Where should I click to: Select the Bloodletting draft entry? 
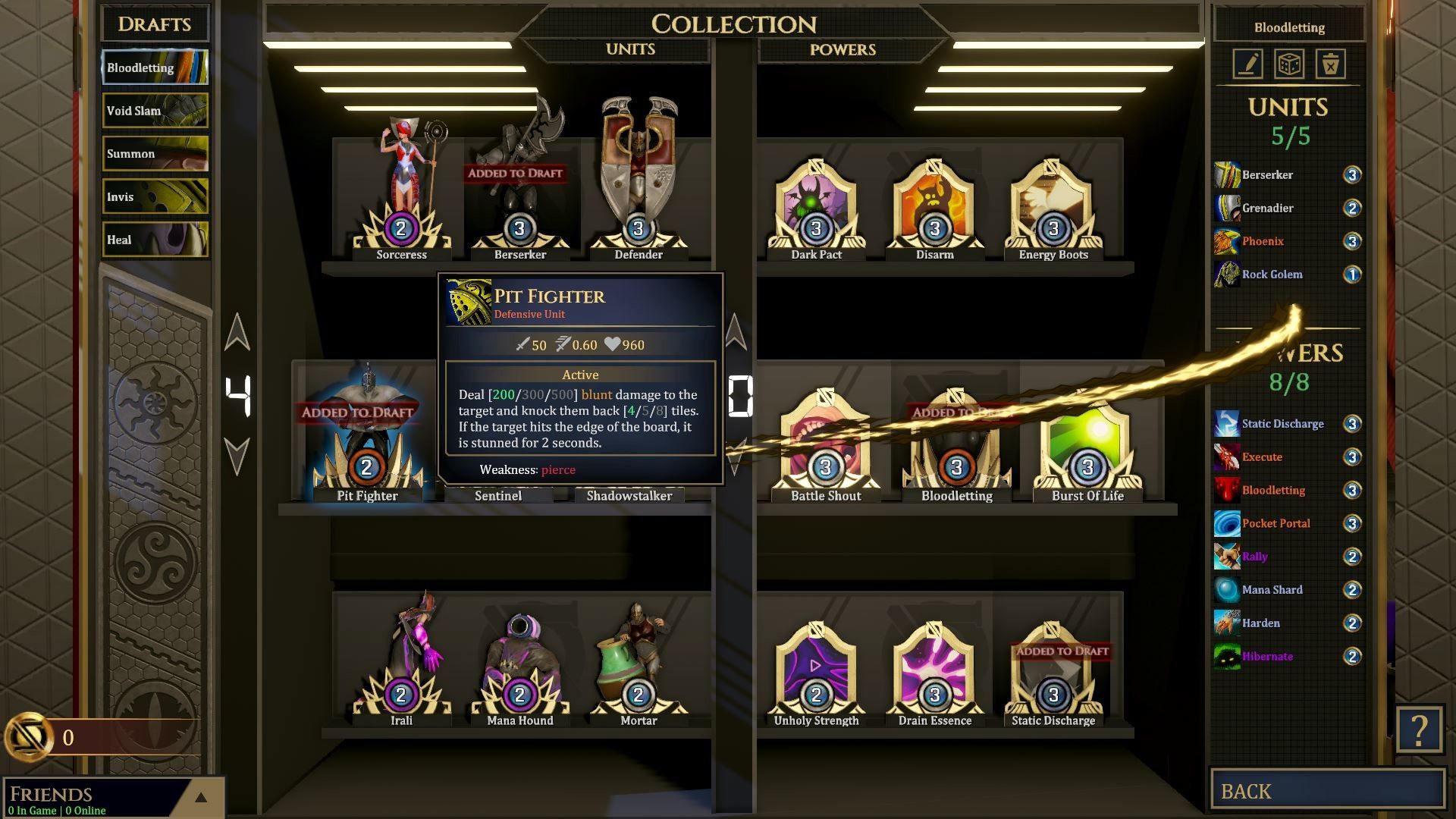click(x=155, y=67)
